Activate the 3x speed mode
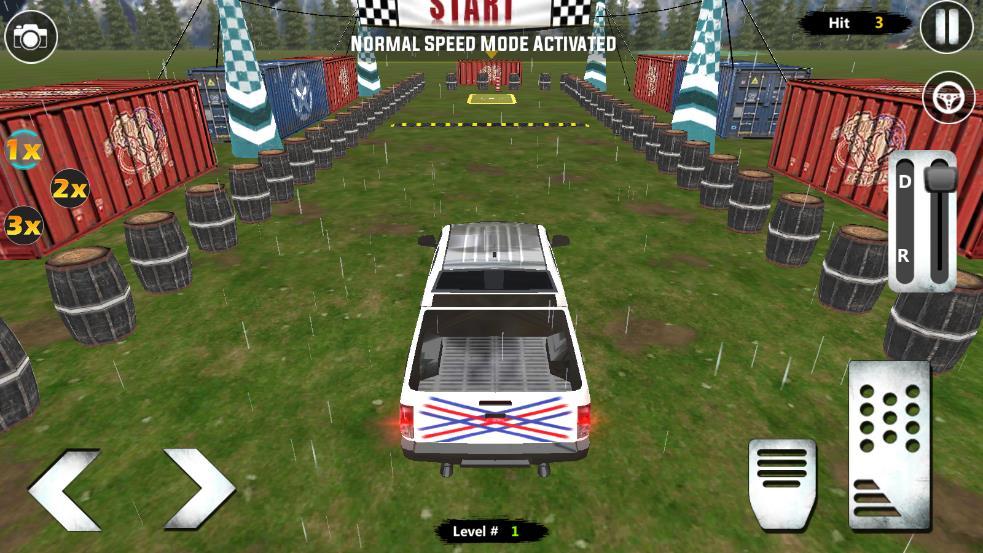Image resolution: width=983 pixels, height=553 pixels. (23, 226)
